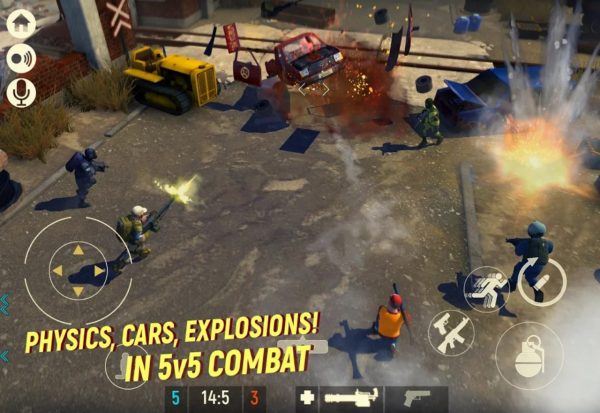Activate the sprint running-man button
Image resolution: width=600 pixels, height=413 pixels.
coord(487,288)
